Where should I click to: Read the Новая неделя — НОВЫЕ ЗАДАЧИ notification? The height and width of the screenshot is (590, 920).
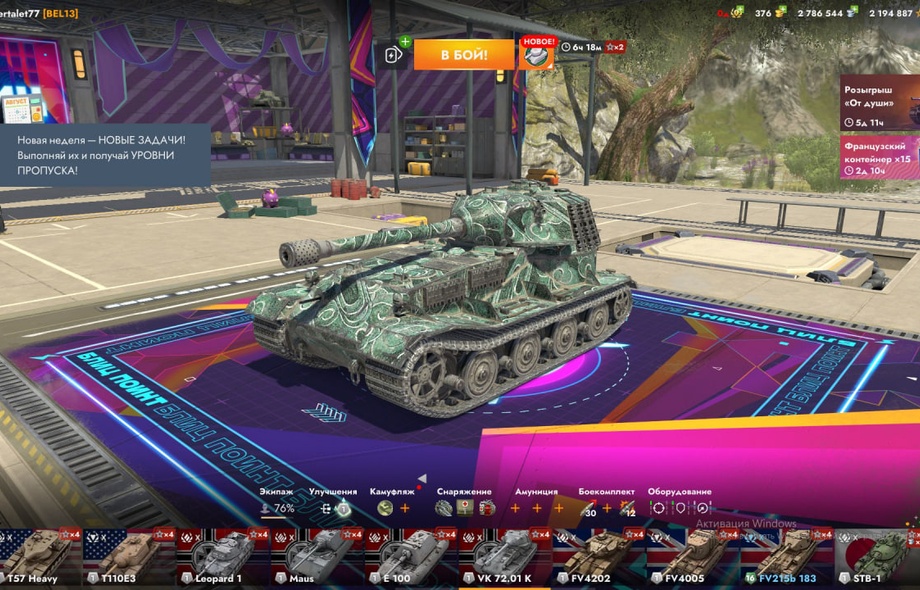pyautogui.click(x=105, y=155)
